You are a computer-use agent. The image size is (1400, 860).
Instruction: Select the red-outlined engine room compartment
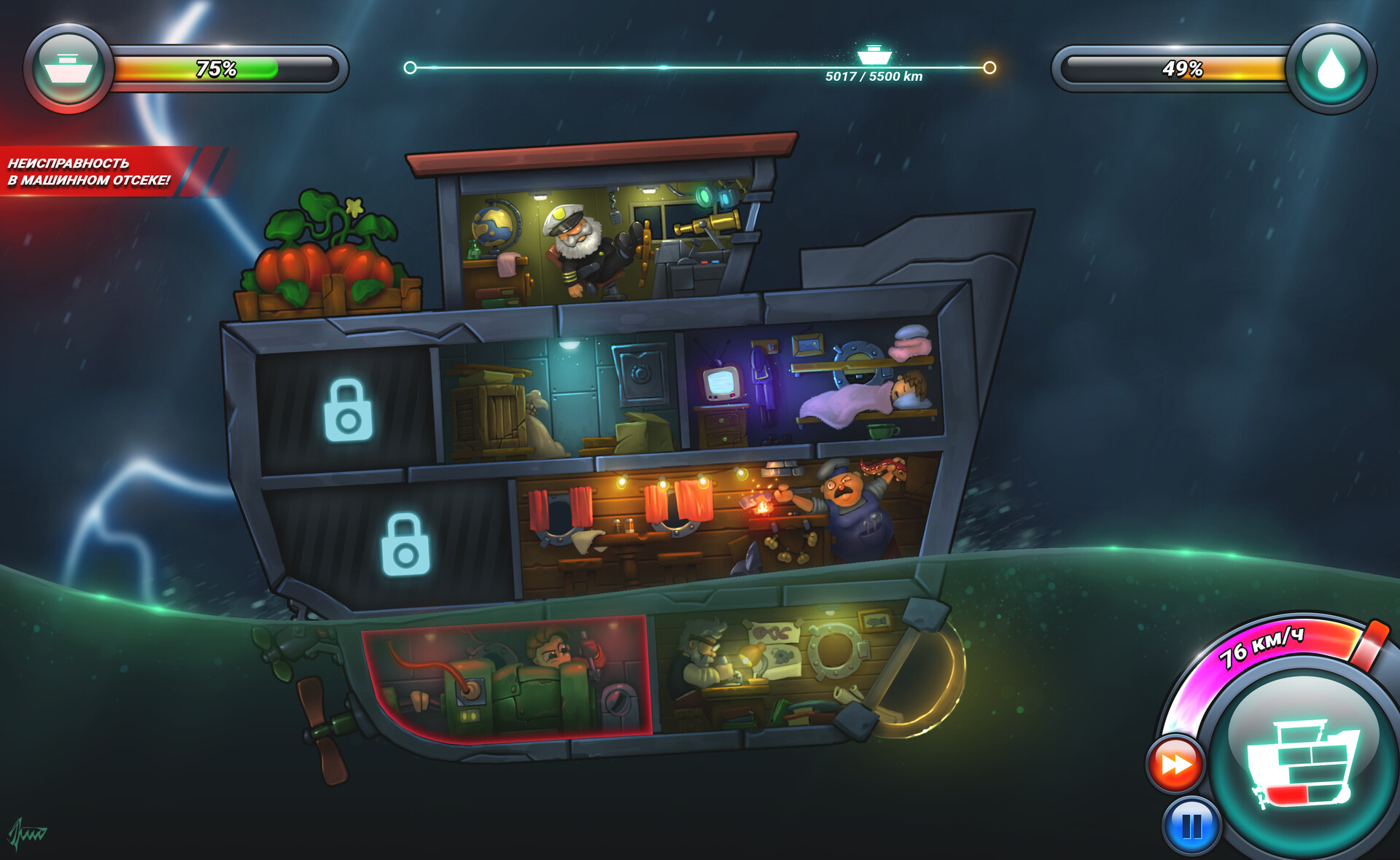point(507,676)
